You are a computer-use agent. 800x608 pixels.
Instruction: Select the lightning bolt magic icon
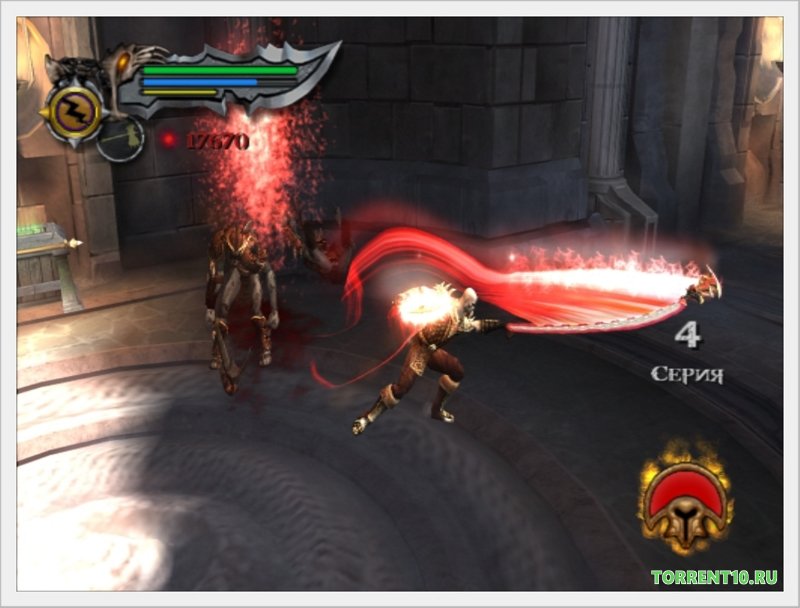point(75,111)
